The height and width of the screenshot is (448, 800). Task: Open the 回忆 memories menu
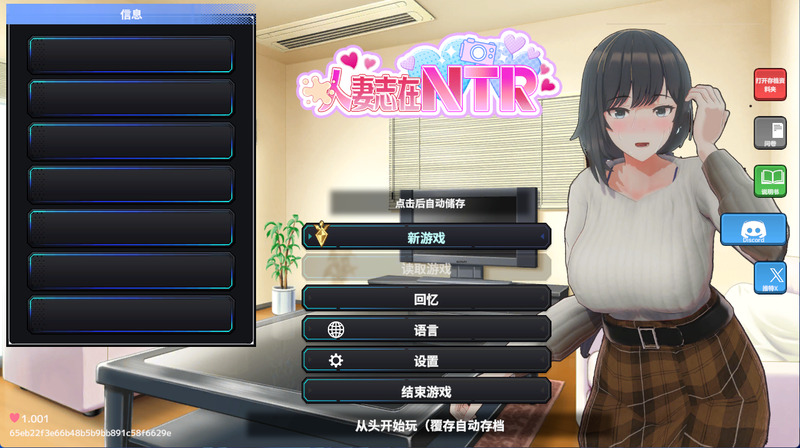pyautogui.click(x=426, y=298)
